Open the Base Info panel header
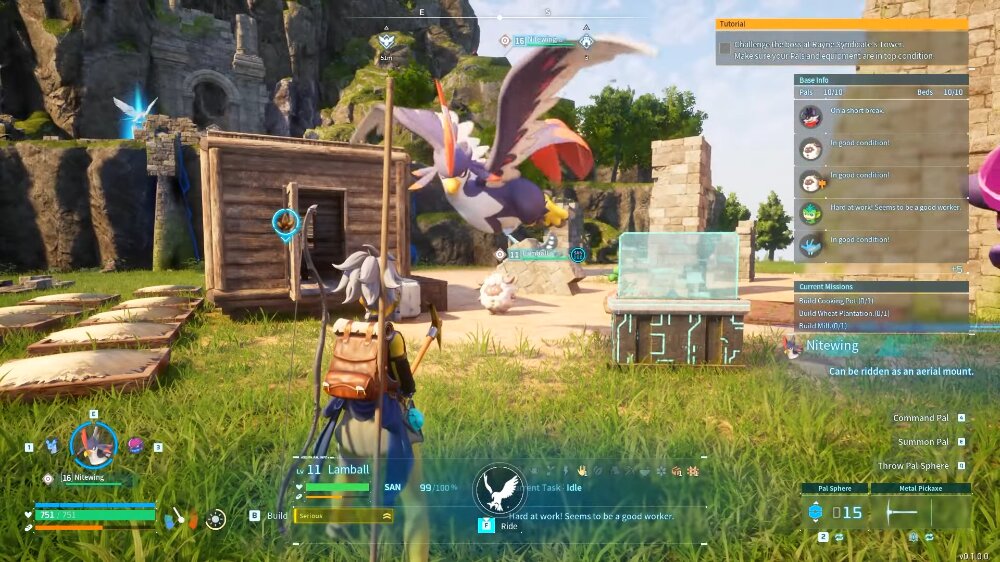 pos(881,79)
